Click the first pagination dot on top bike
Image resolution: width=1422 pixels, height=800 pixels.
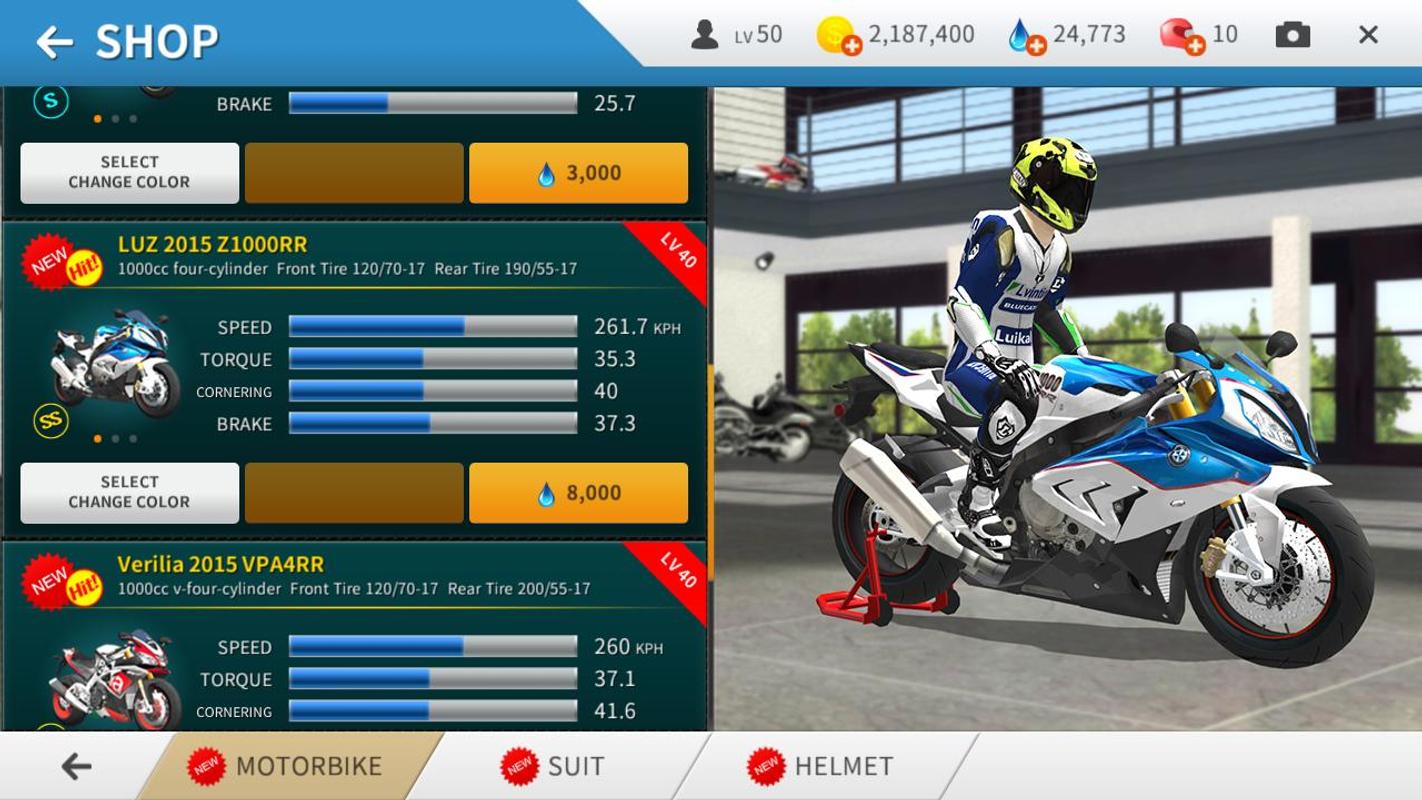[96, 119]
